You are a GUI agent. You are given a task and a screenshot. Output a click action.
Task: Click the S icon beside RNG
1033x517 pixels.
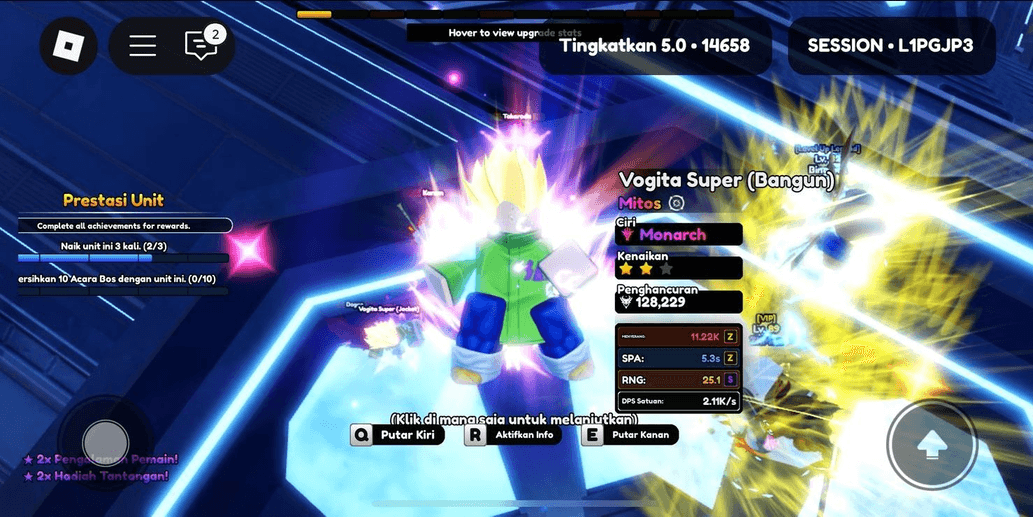point(730,380)
